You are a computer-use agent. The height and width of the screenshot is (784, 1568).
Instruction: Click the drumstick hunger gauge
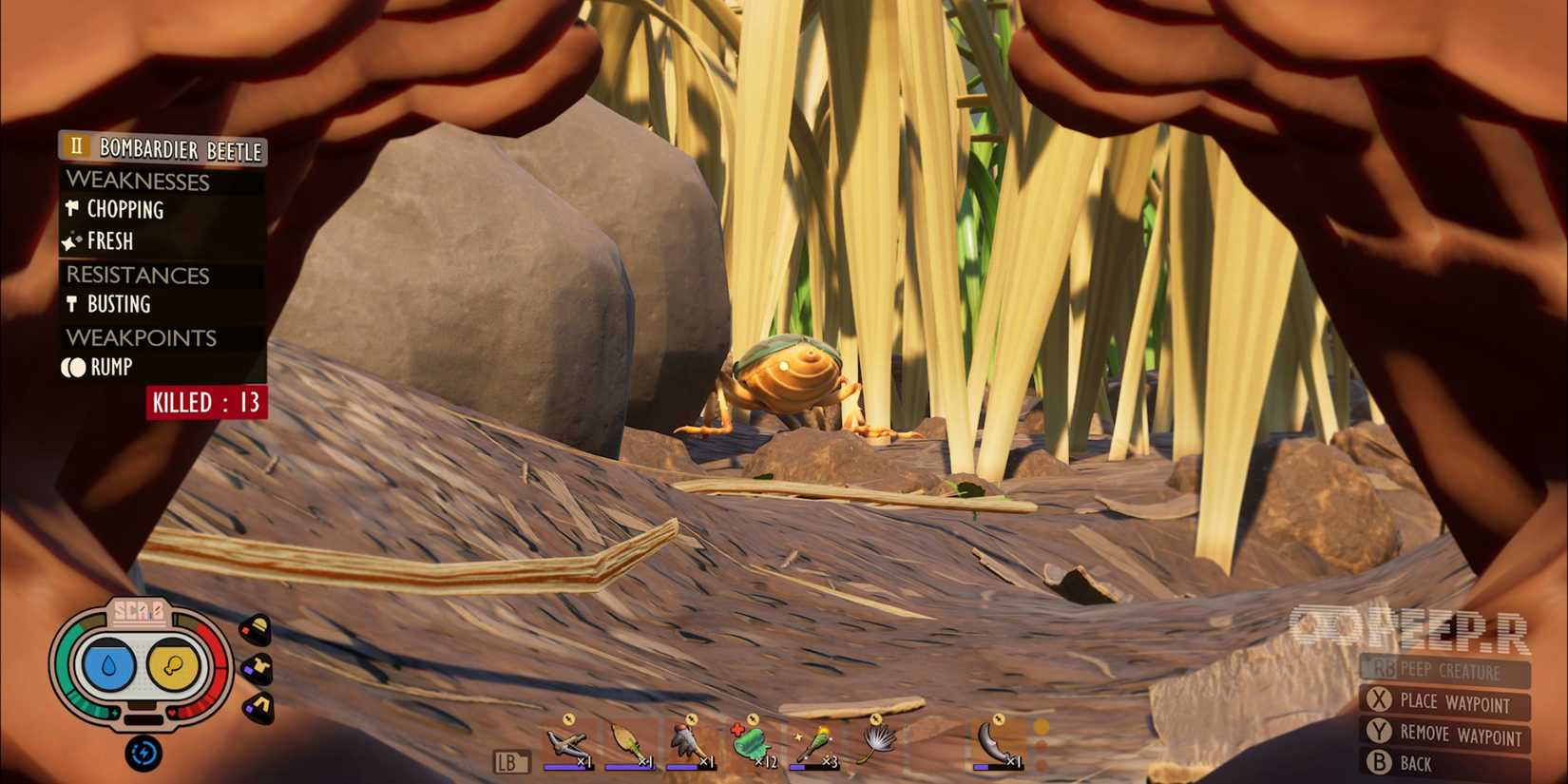(172, 665)
